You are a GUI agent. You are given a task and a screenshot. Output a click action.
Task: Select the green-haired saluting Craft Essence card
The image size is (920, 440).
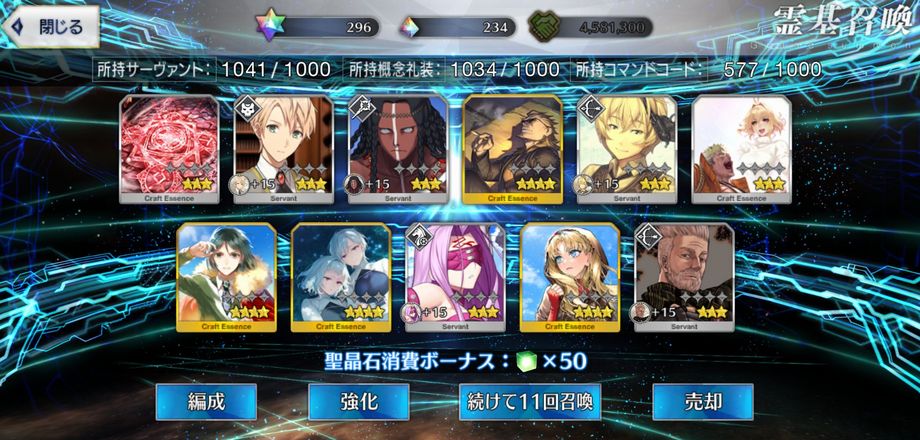[x=225, y=277]
